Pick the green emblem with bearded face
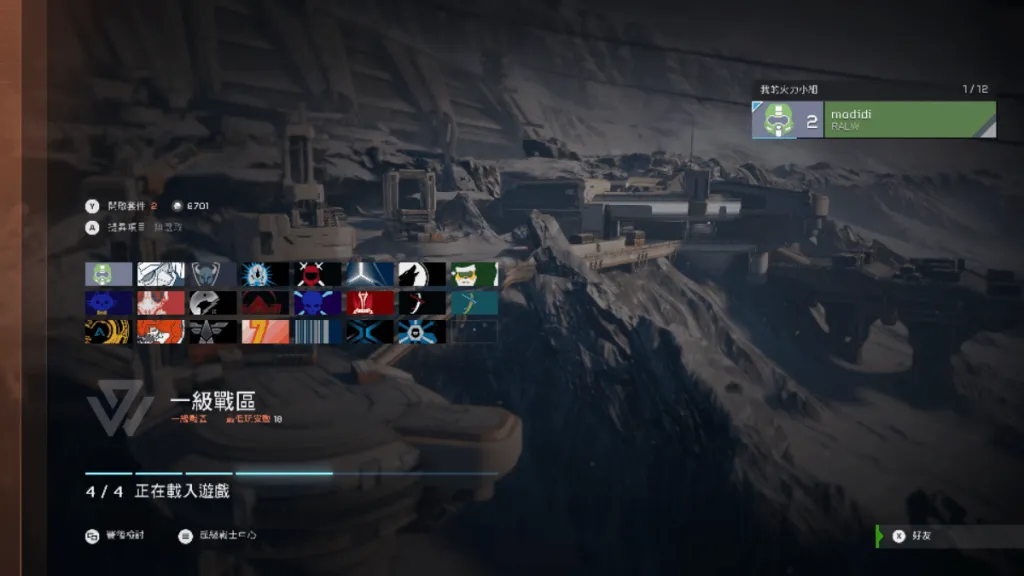The height and width of the screenshot is (576, 1024). tap(473, 274)
